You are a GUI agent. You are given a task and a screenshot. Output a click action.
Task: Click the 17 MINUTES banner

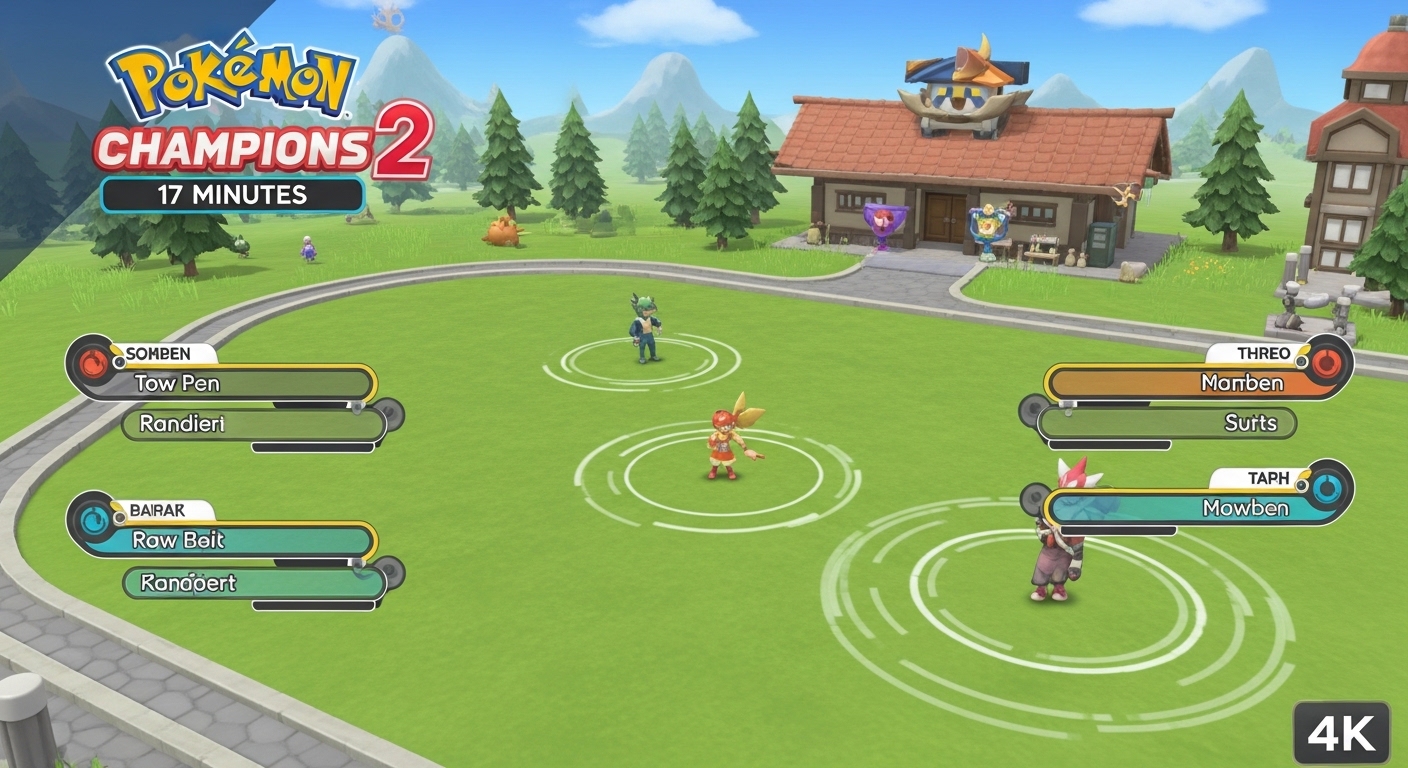[x=233, y=195]
